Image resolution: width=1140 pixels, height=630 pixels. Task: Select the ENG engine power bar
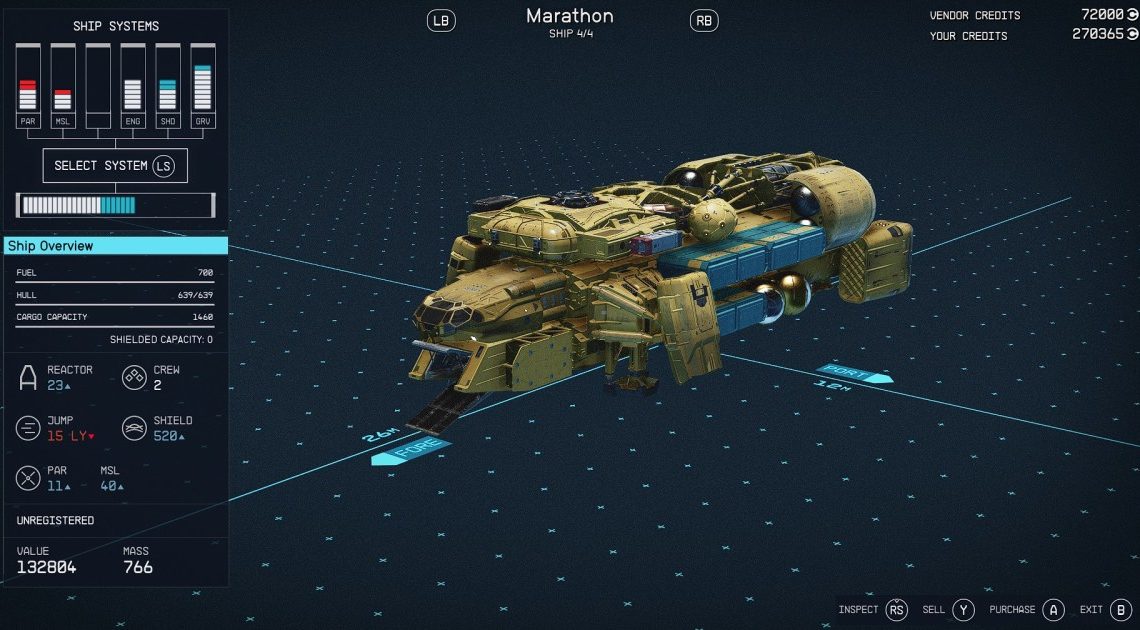click(x=132, y=86)
